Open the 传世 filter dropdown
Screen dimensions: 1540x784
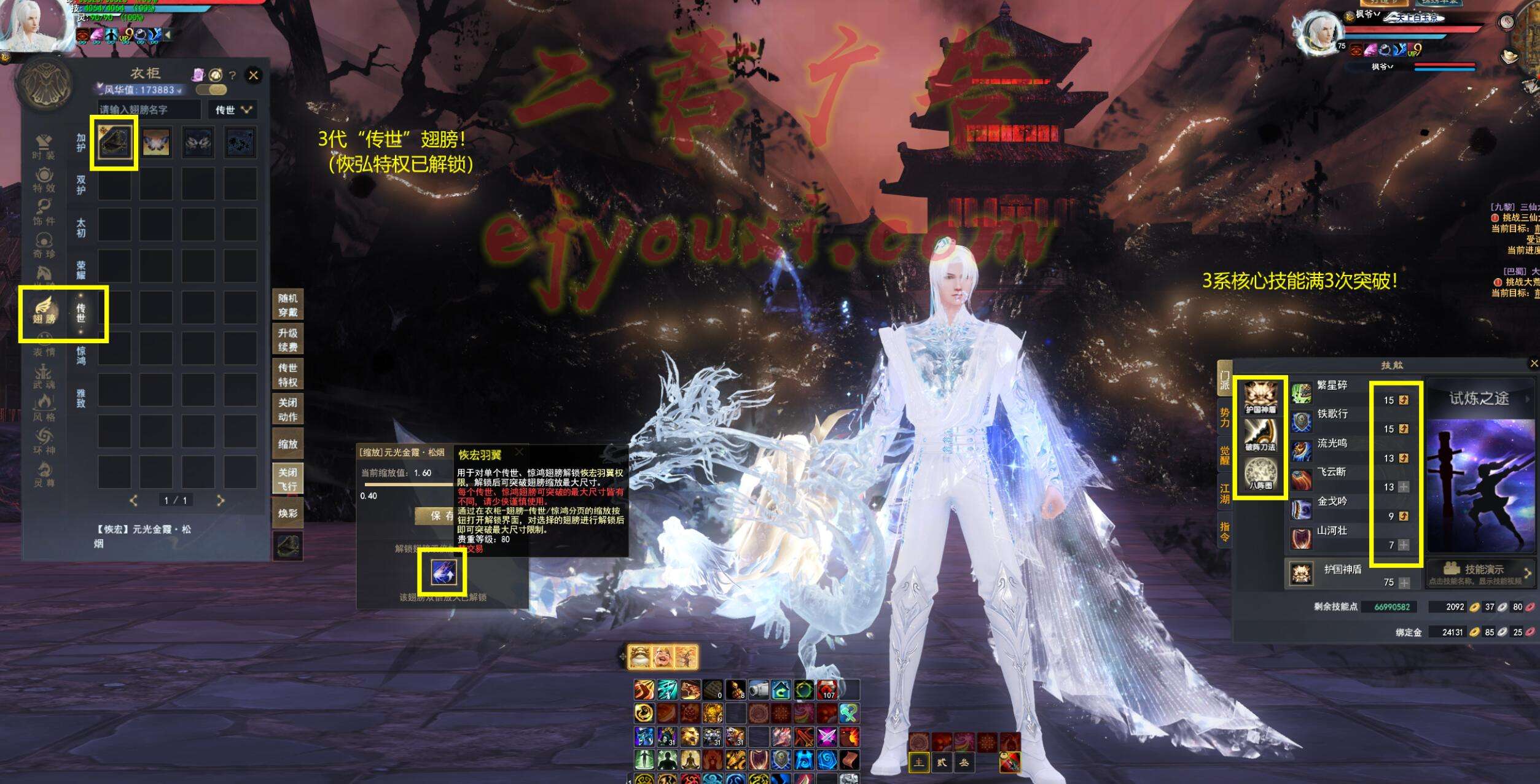(x=233, y=110)
